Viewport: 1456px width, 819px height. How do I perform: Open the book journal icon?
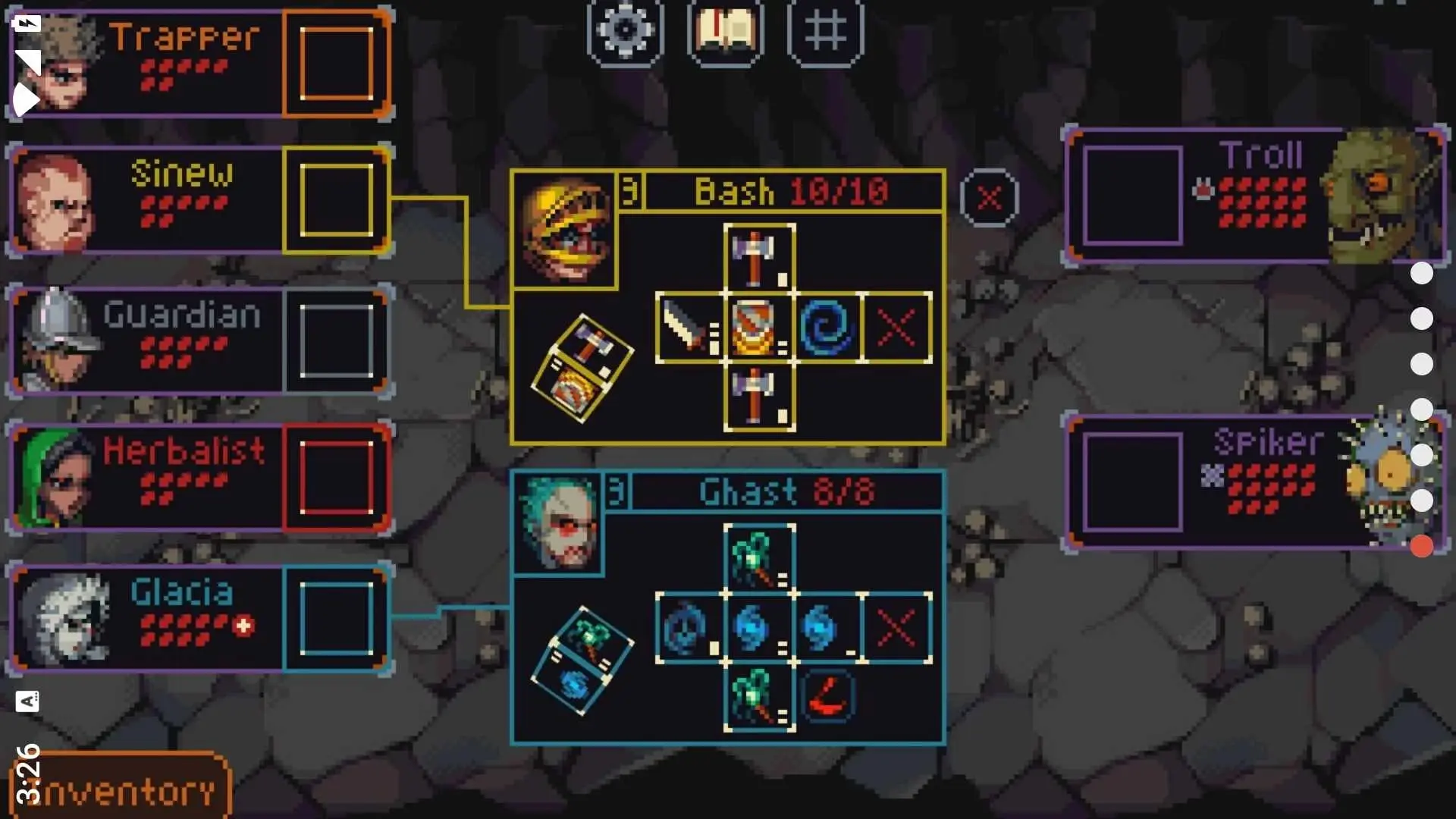(x=725, y=30)
